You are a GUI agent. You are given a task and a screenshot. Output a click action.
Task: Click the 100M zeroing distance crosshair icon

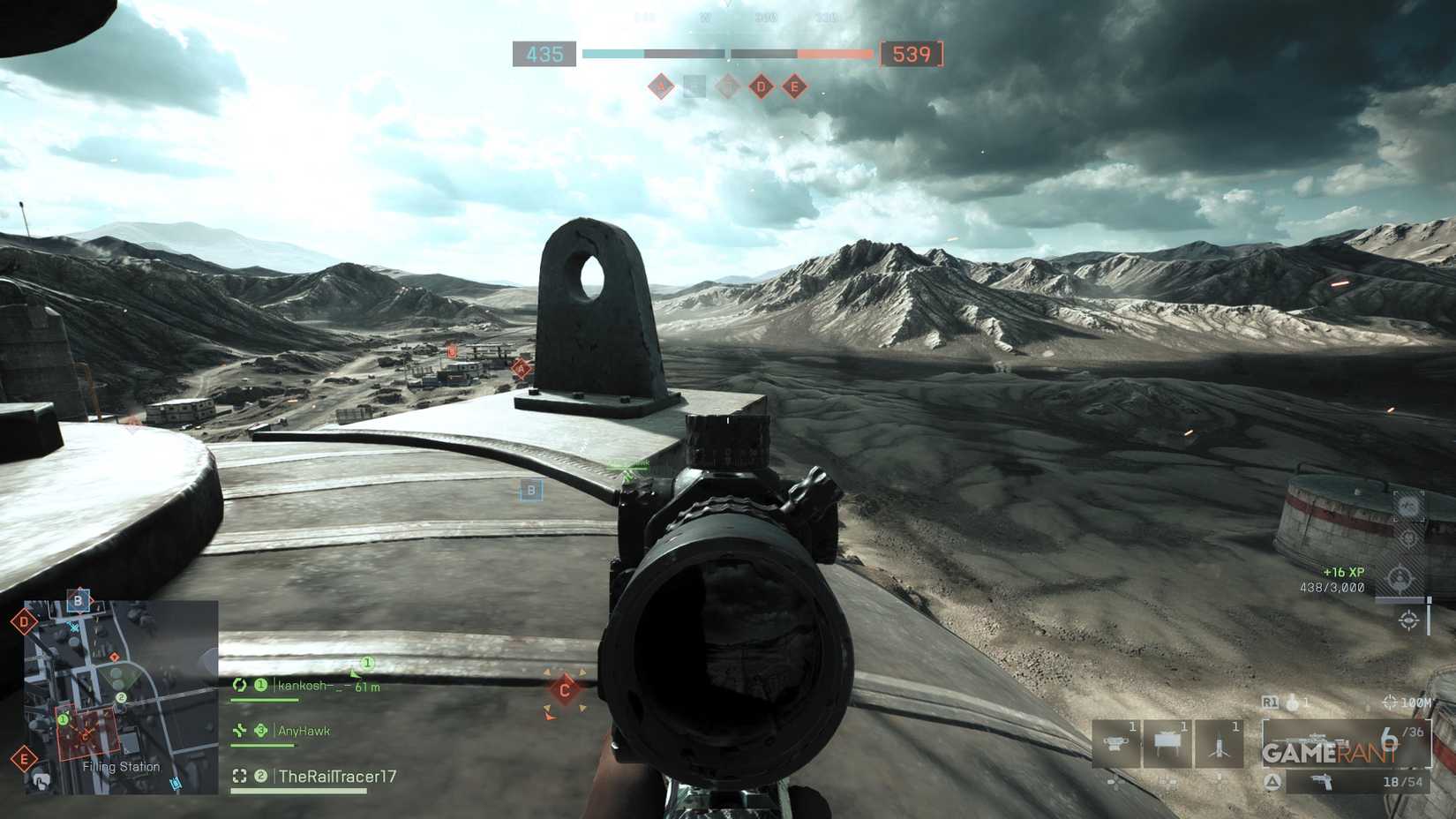[x=1390, y=702]
